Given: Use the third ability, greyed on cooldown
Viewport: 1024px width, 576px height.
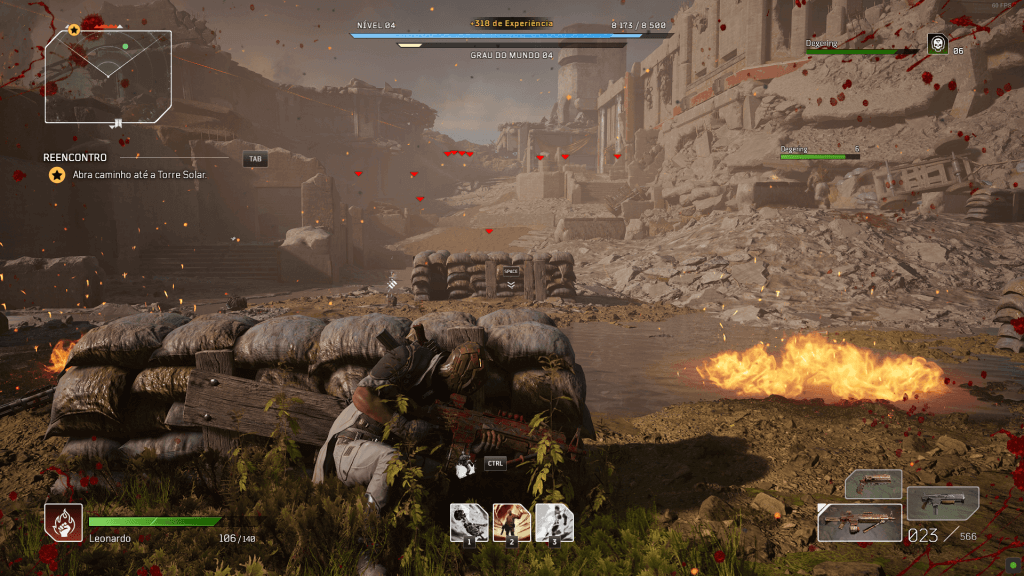Looking at the screenshot, I should coord(554,522).
